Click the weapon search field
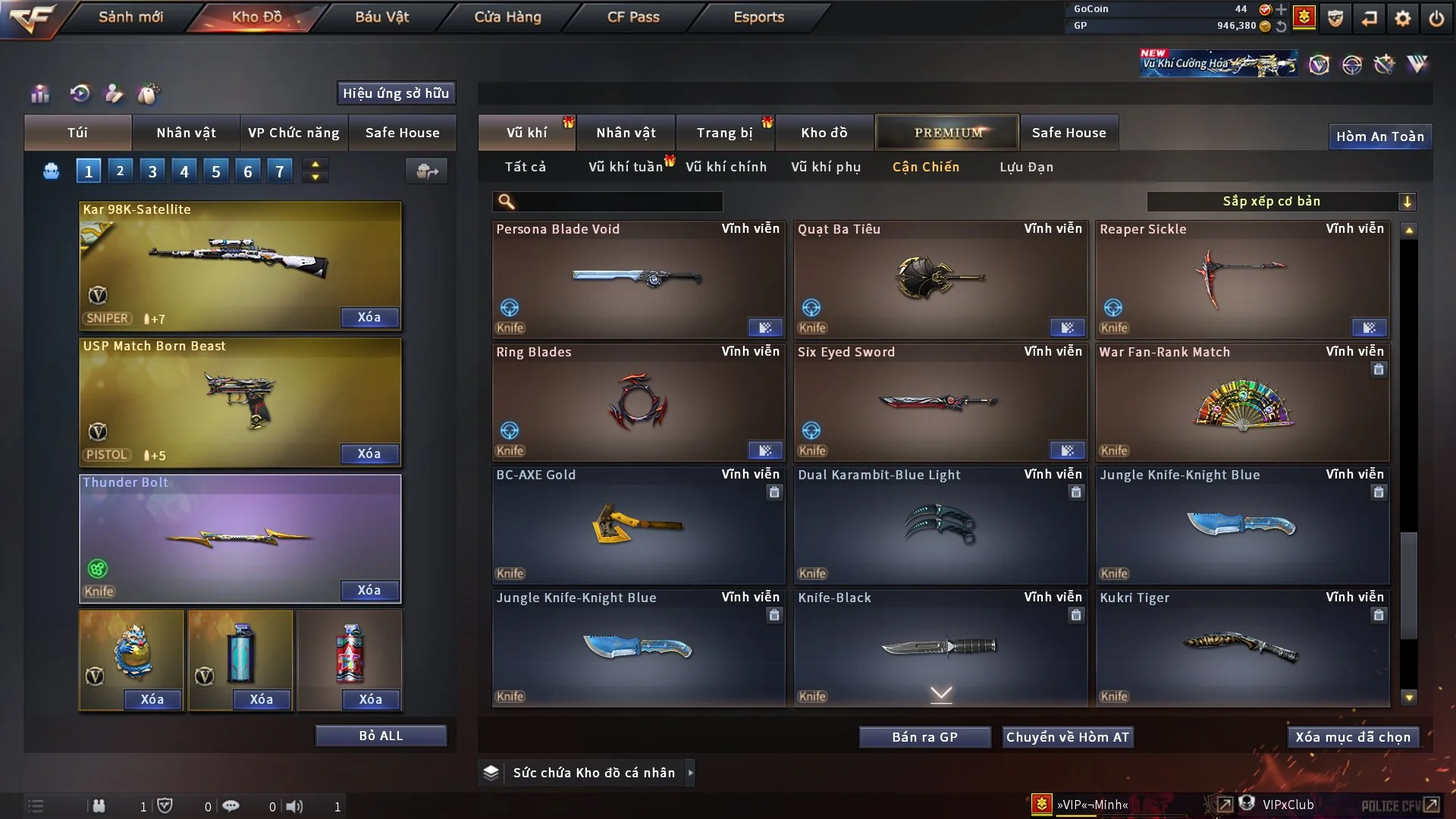This screenshot has width=1456, height=819. pos(618,202)
